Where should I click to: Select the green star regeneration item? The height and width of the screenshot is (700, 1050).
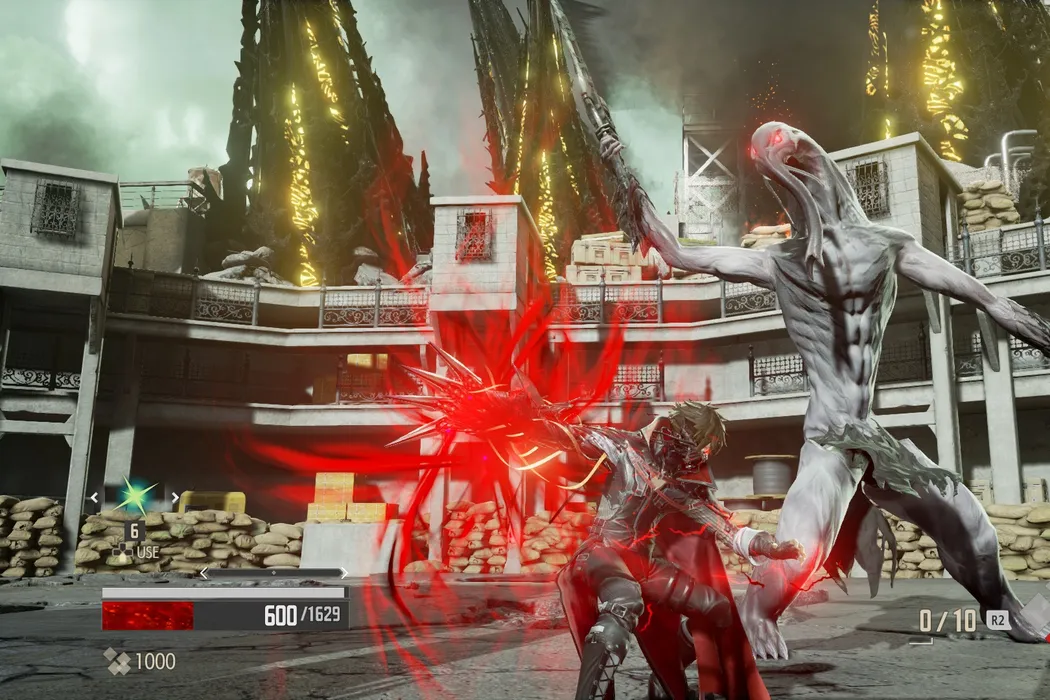(134, 495)
